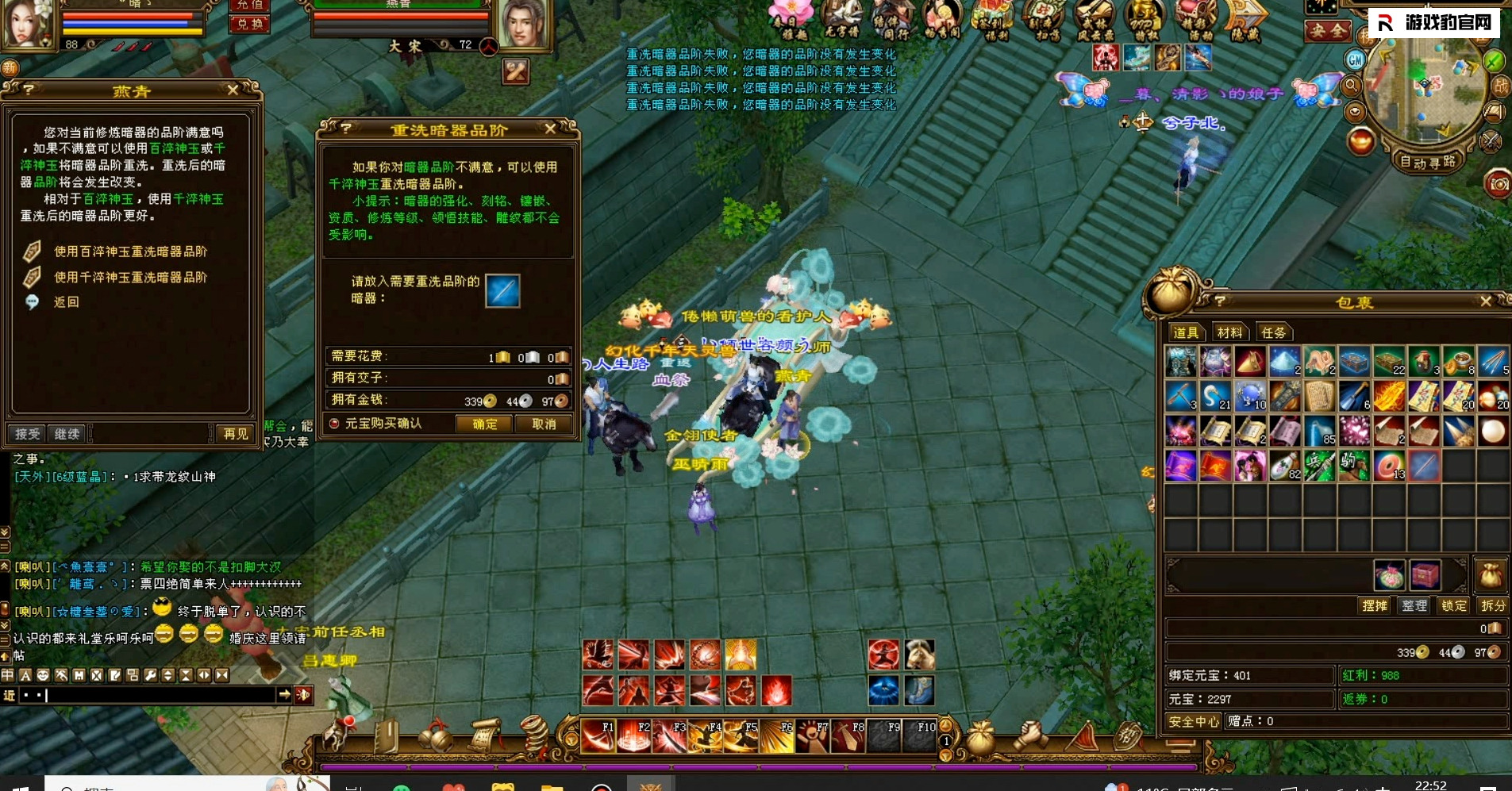Open the 摆摊 stall button
1512x791 pixels.
(x=1375, y=605)
